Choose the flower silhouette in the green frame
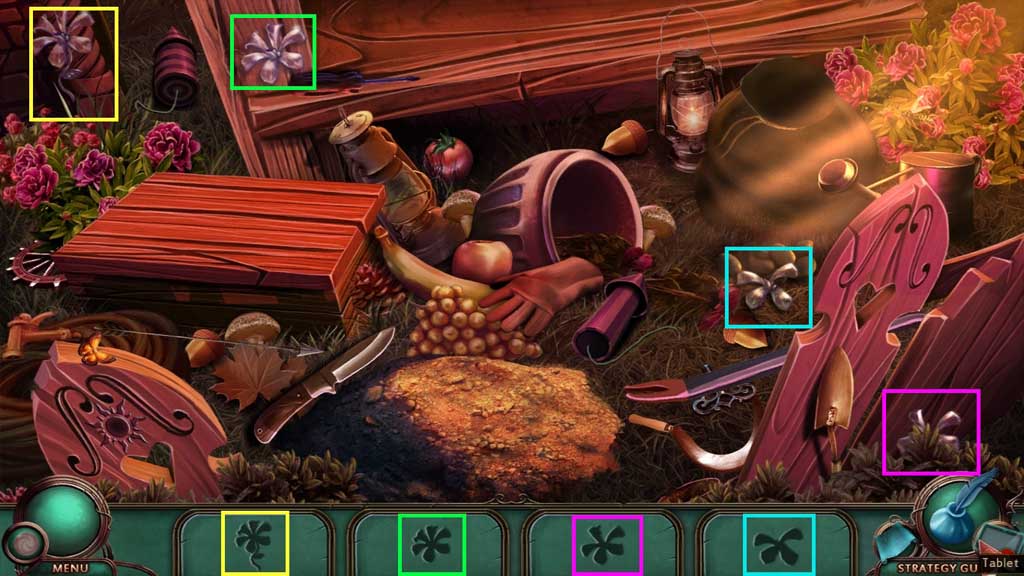Screen dimensions: 1024x576 431,544
